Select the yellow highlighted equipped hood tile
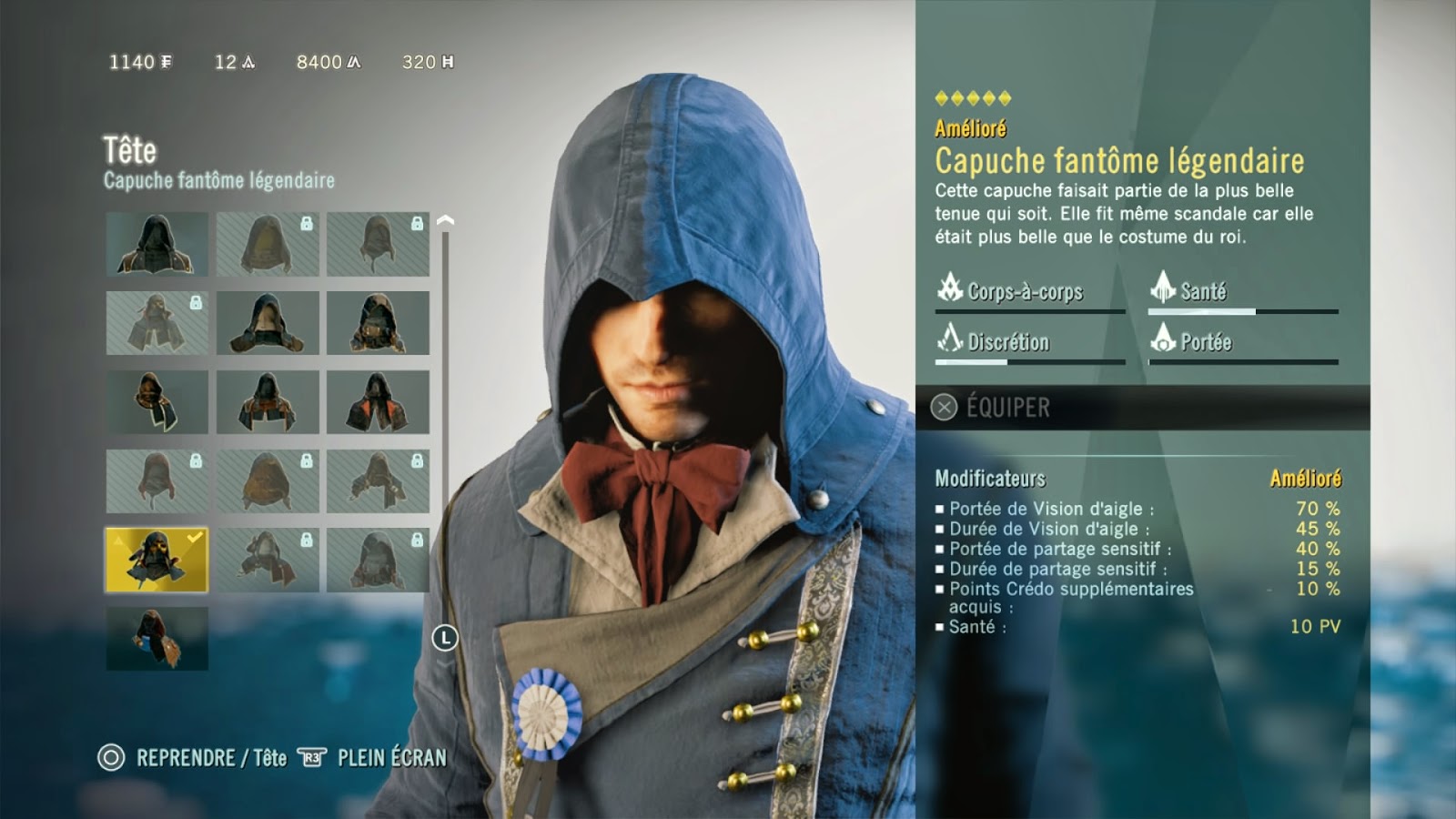This screenshot has height=819, width=1456. [x=157, y=561]
